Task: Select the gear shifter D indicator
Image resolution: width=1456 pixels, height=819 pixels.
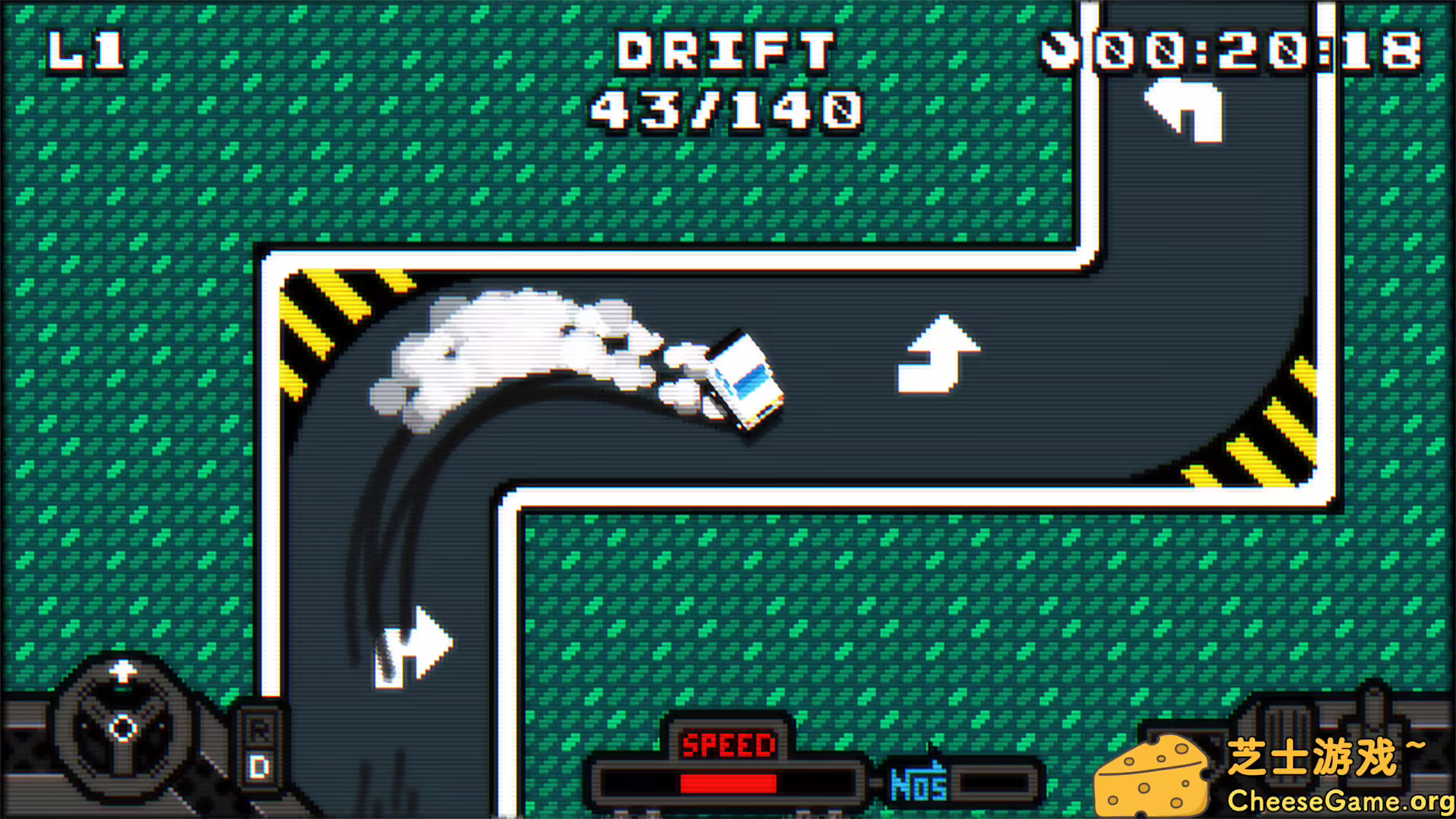Action: click(x=260, y=767)
